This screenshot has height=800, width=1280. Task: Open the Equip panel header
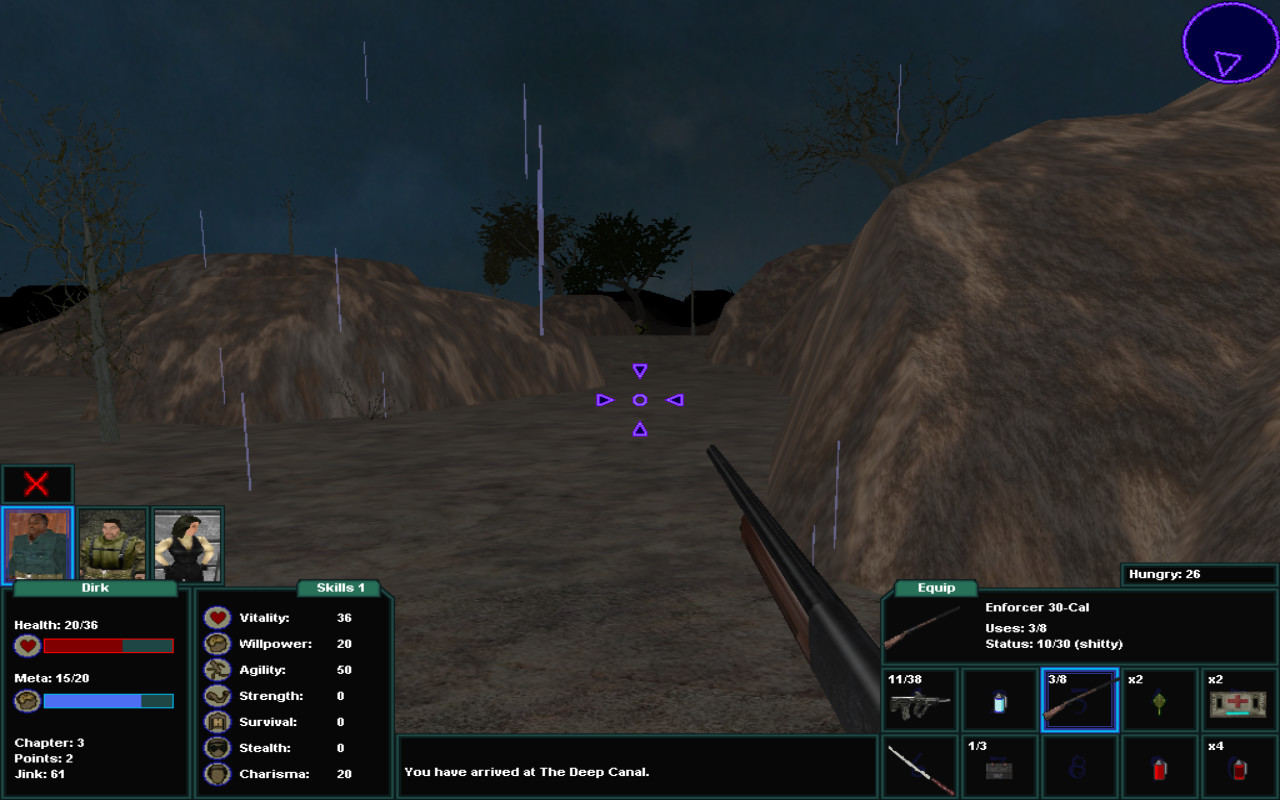click(x=935, y=587)
